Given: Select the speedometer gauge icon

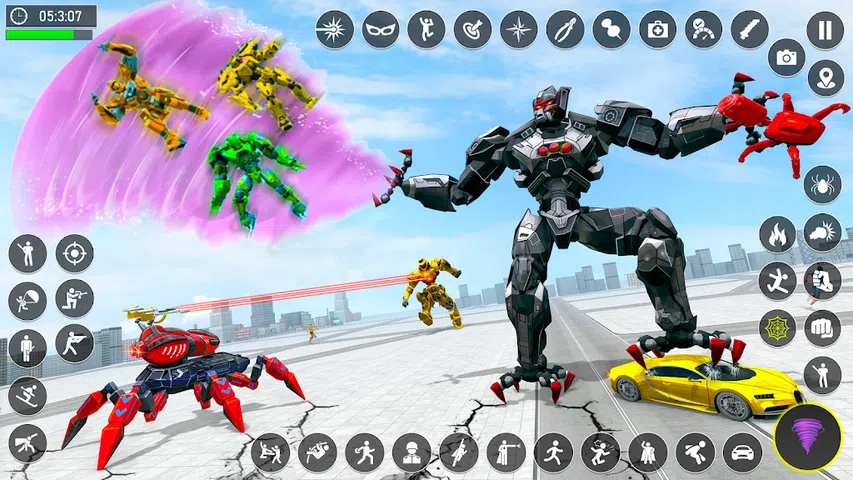Looking at the screenshot, I should [x=703, y=30].
